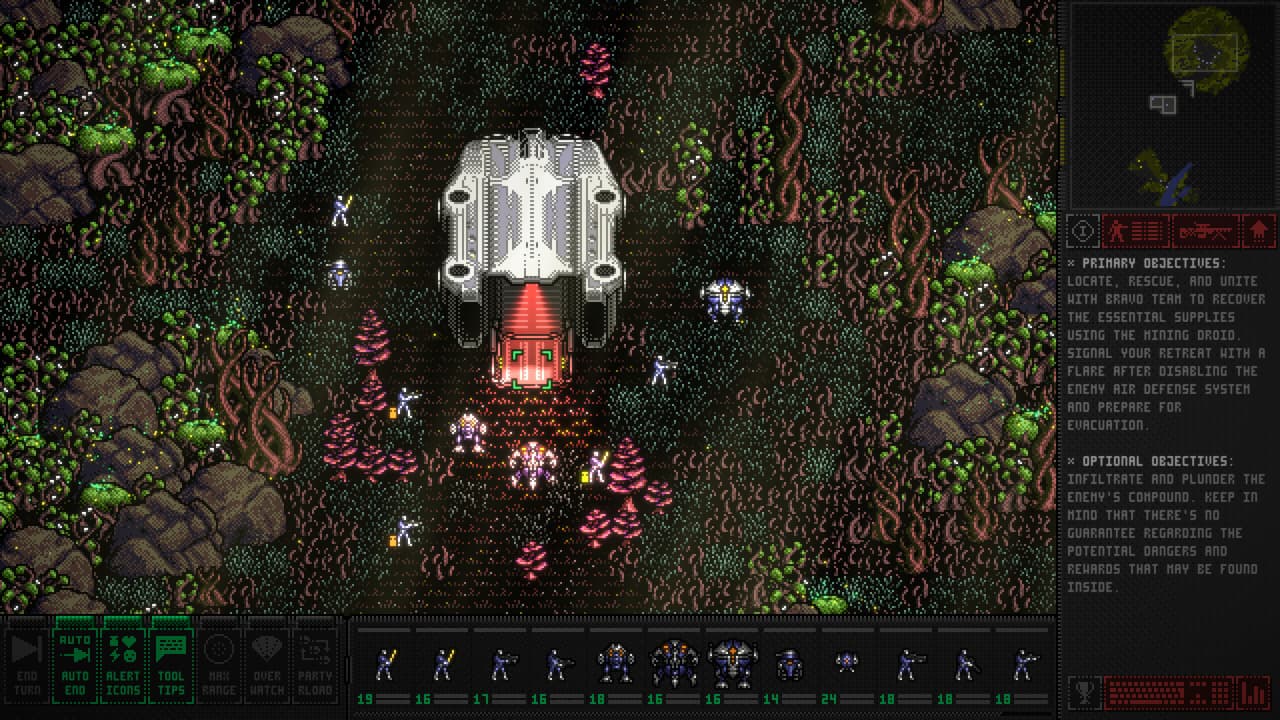Select the large spider mech portrait
The height and width of the screenshot is (720, 1280).
click(x=674, y=665)
